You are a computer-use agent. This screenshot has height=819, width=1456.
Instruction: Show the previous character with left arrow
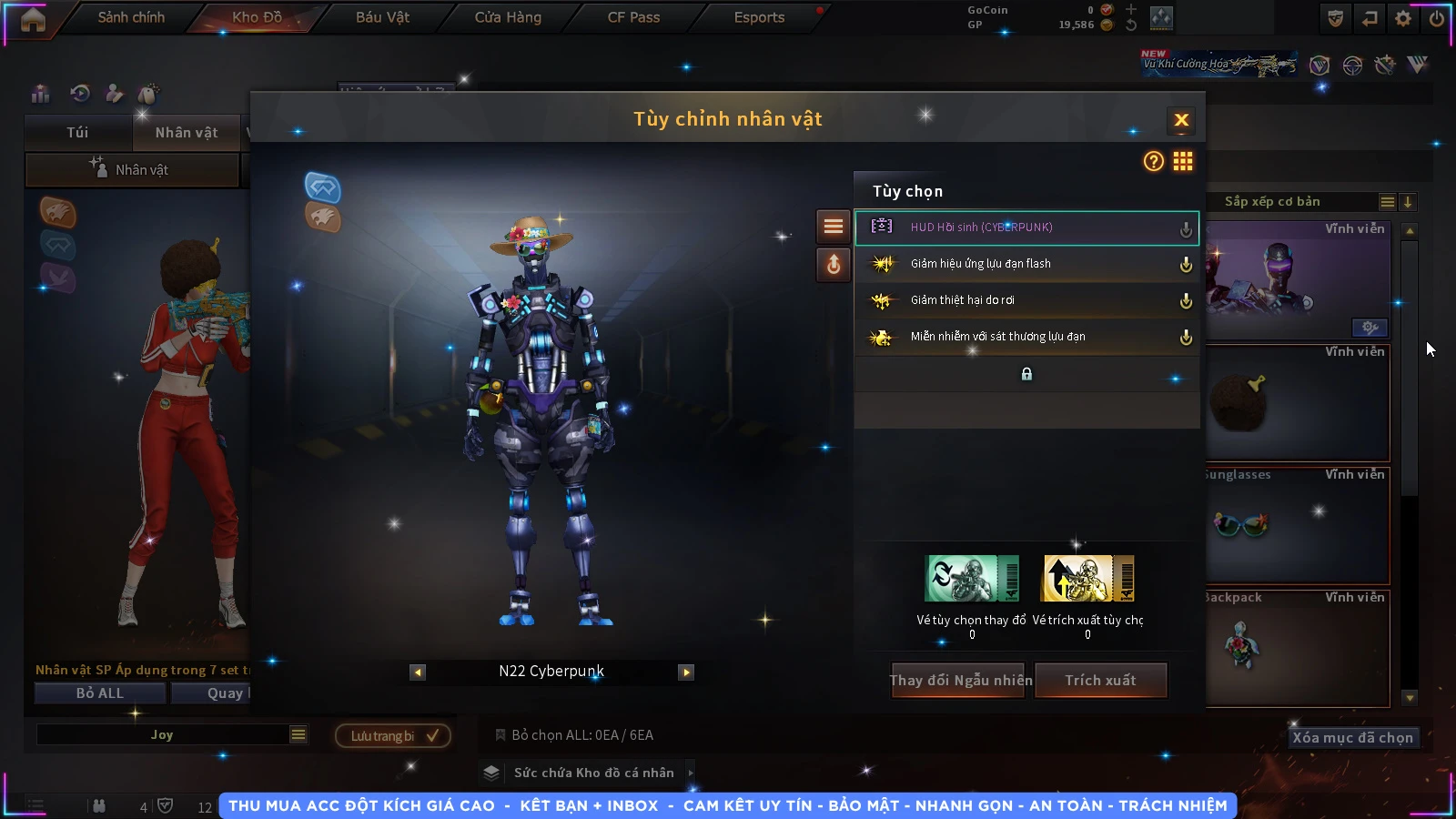tap(418, 672)
